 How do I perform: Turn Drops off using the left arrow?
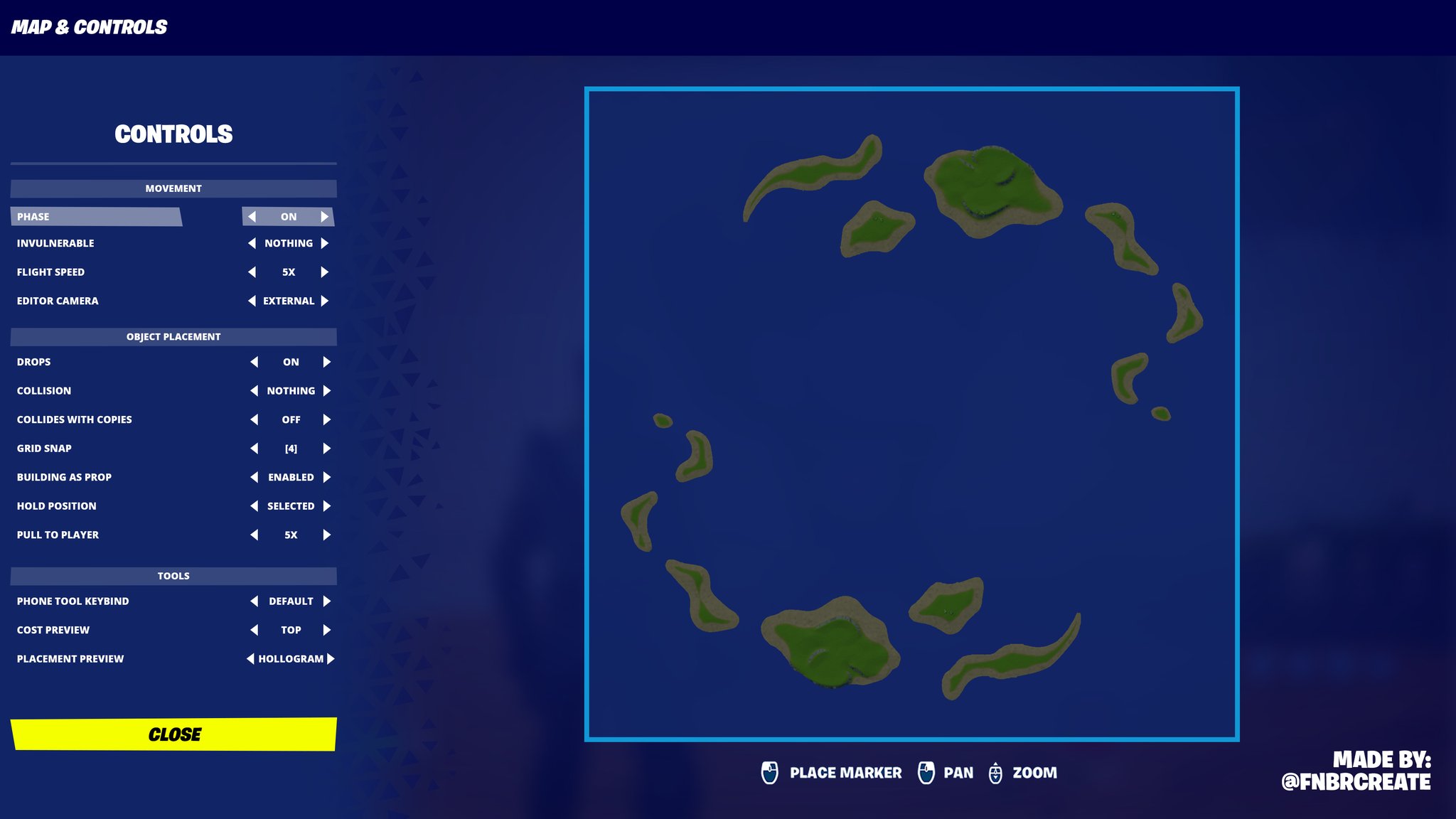pyautogui.click(x=253, y=362)
